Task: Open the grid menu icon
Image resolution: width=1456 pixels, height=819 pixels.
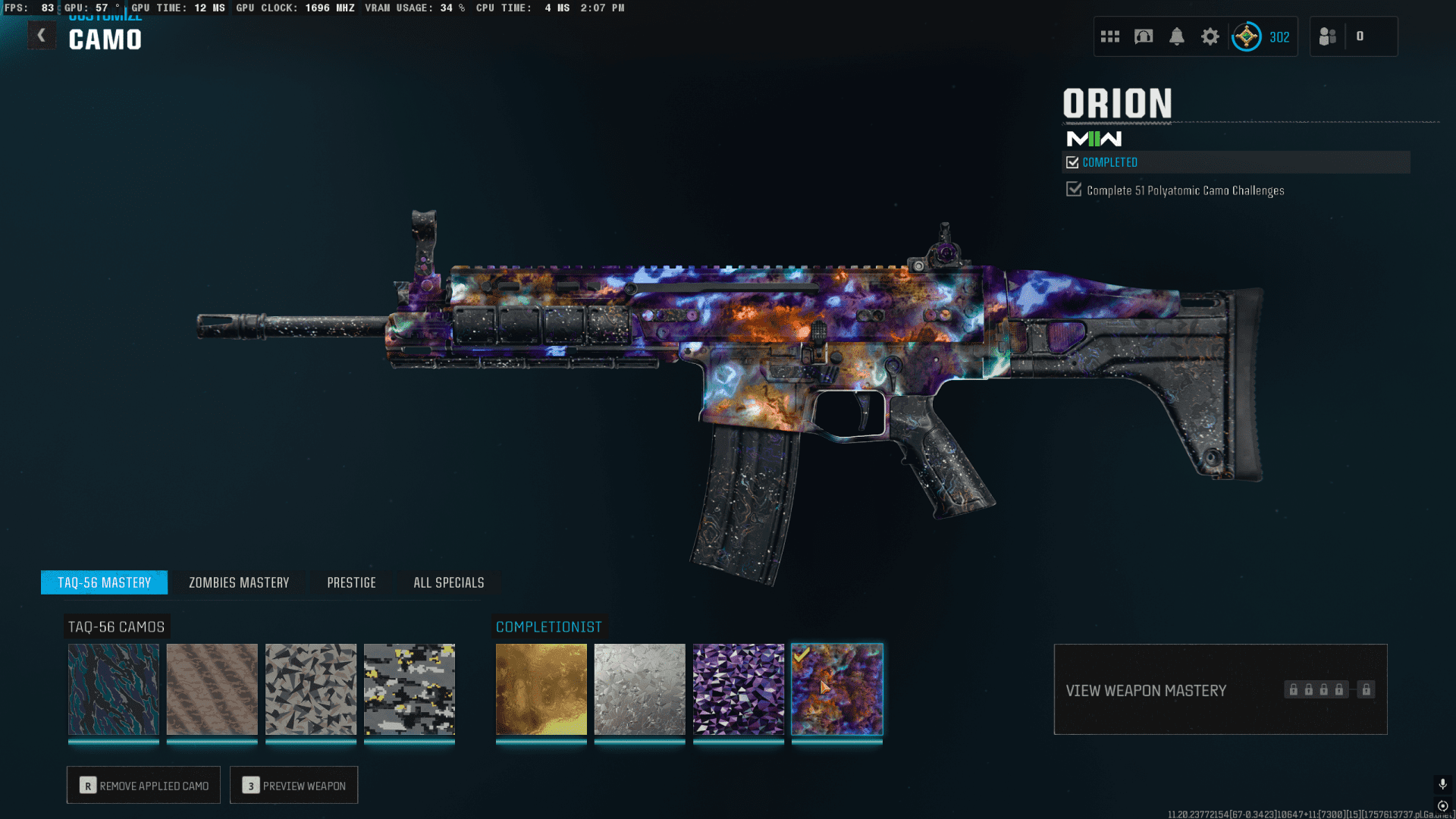Action: (1110, 36)
